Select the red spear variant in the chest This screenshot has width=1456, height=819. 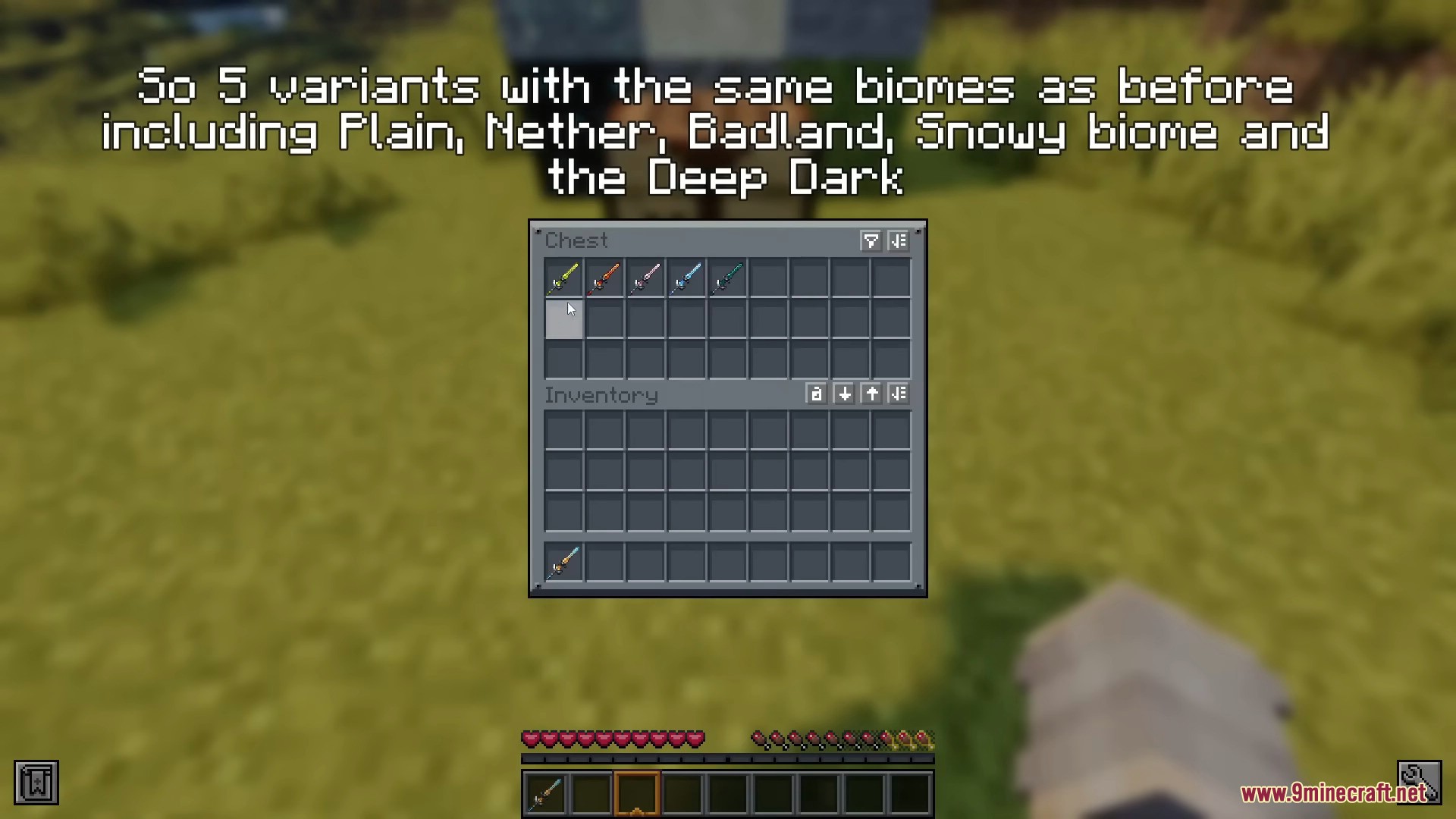click(604, 278)
